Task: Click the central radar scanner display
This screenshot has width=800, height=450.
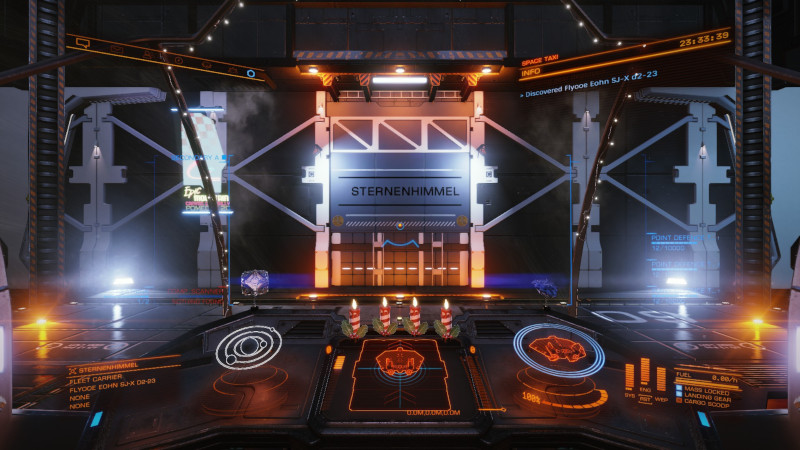Action: [x=399, y=370]
